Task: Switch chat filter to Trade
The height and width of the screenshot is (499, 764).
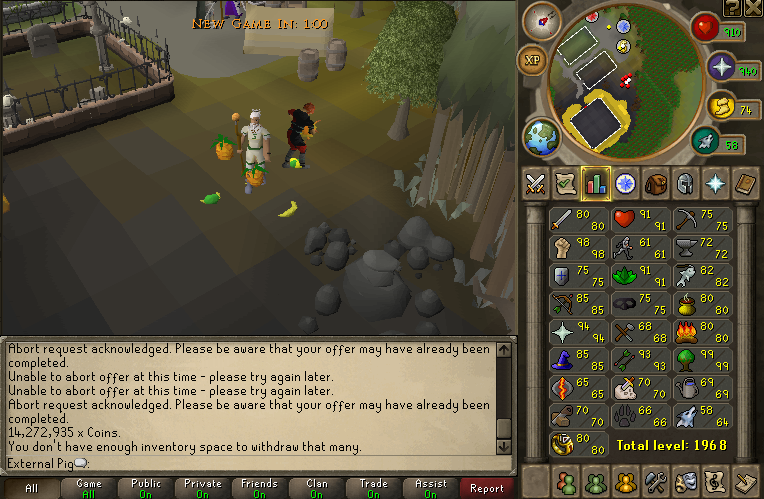Action: pos(373,489)
